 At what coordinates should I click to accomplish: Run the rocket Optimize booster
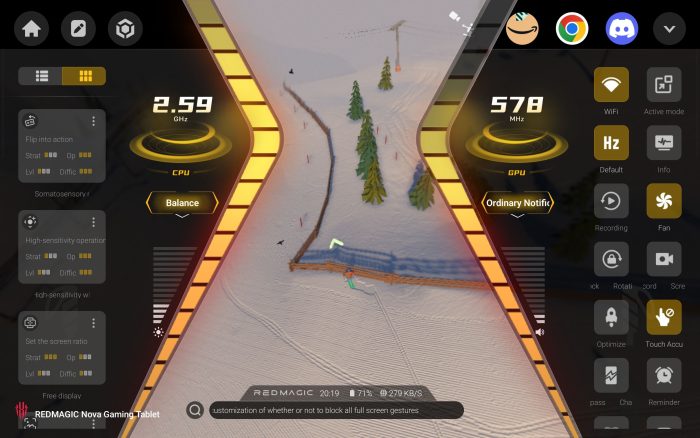click(611, 317)
